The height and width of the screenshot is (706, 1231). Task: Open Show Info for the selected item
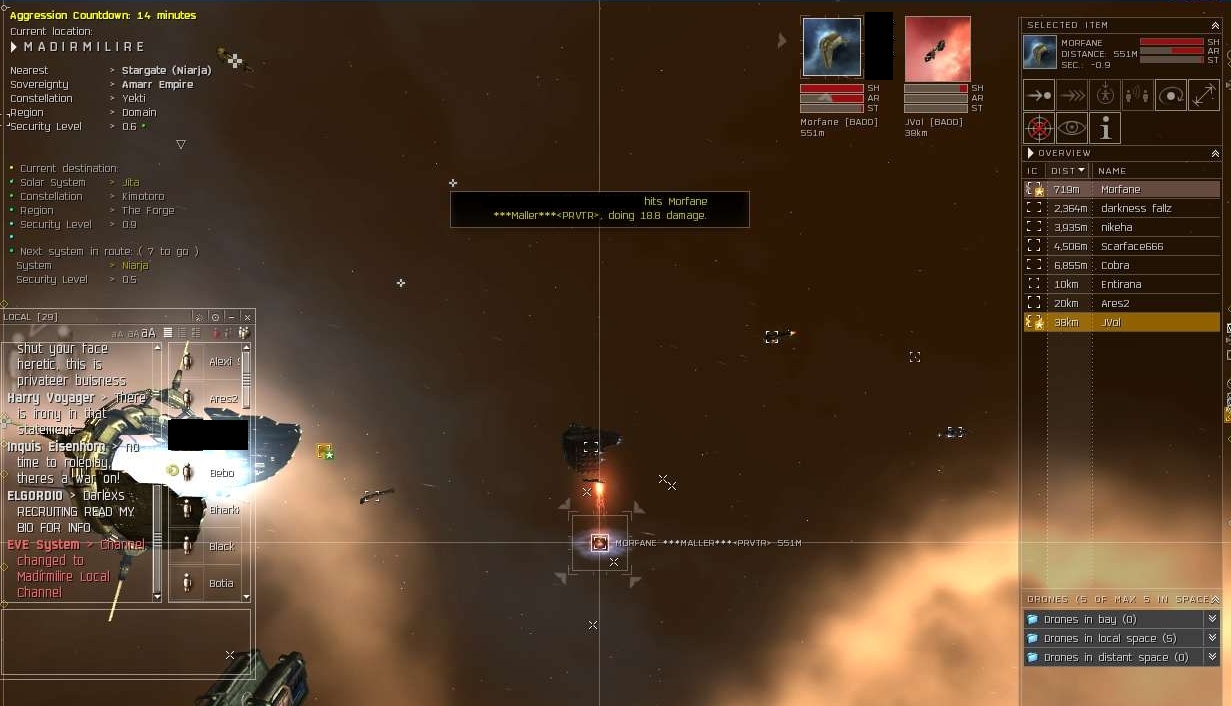[x=1105, y=128]
